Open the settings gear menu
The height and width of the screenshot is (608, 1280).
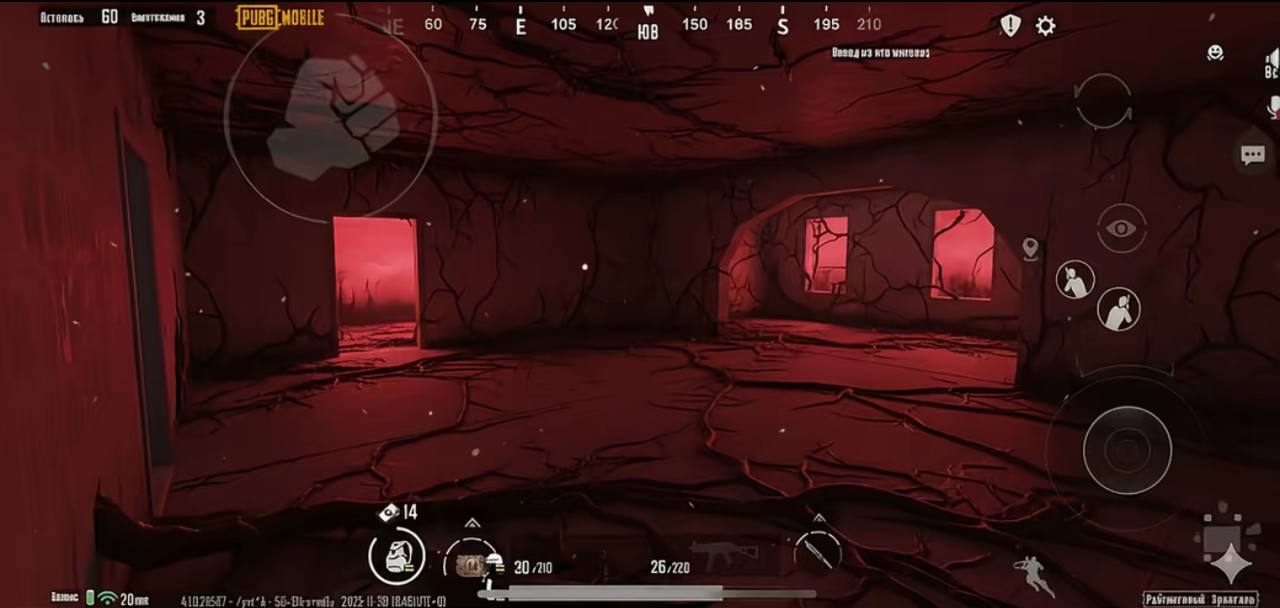point(1045,26)
